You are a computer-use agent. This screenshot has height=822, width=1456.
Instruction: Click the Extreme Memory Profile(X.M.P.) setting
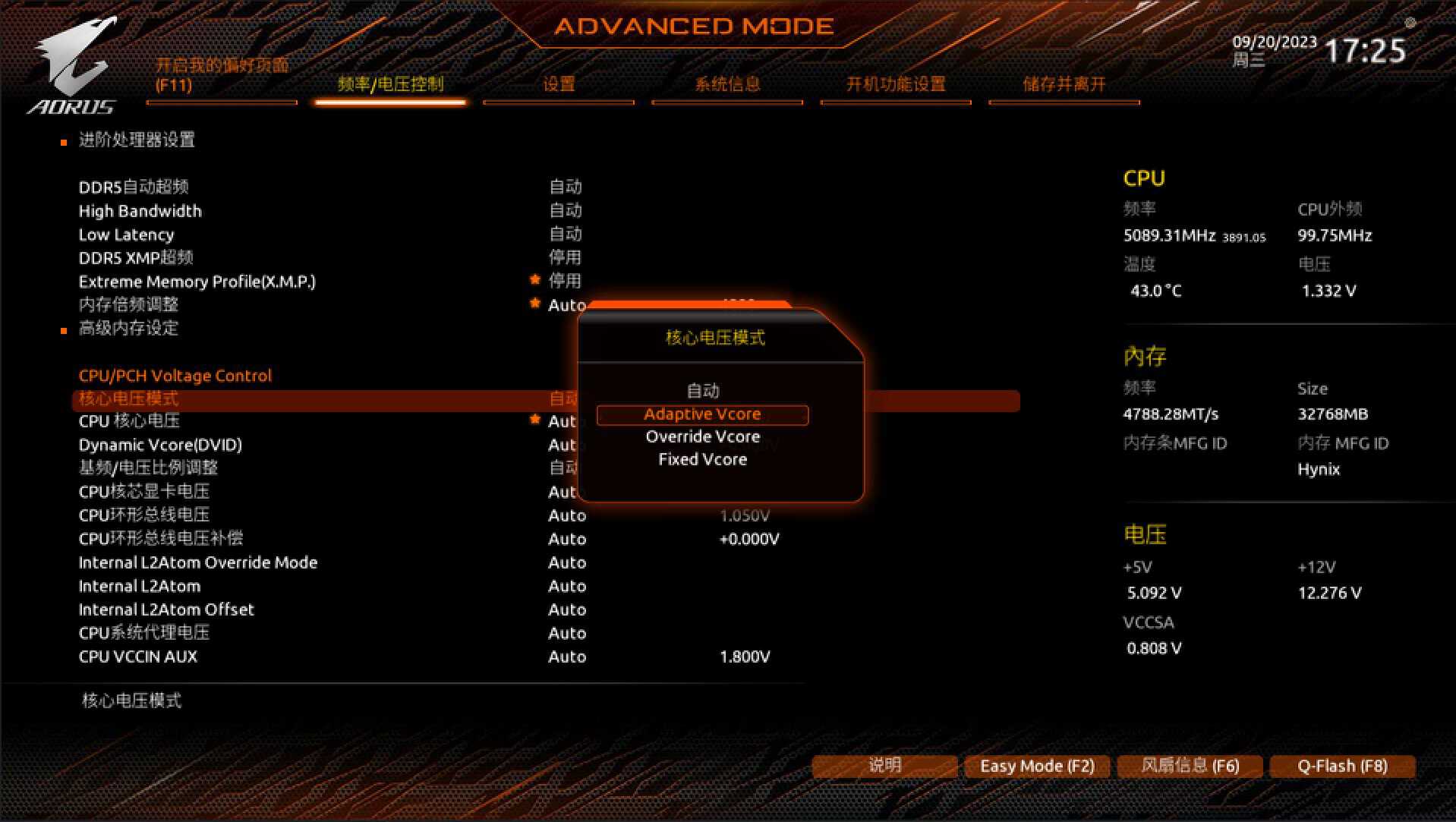coord(197,282)
